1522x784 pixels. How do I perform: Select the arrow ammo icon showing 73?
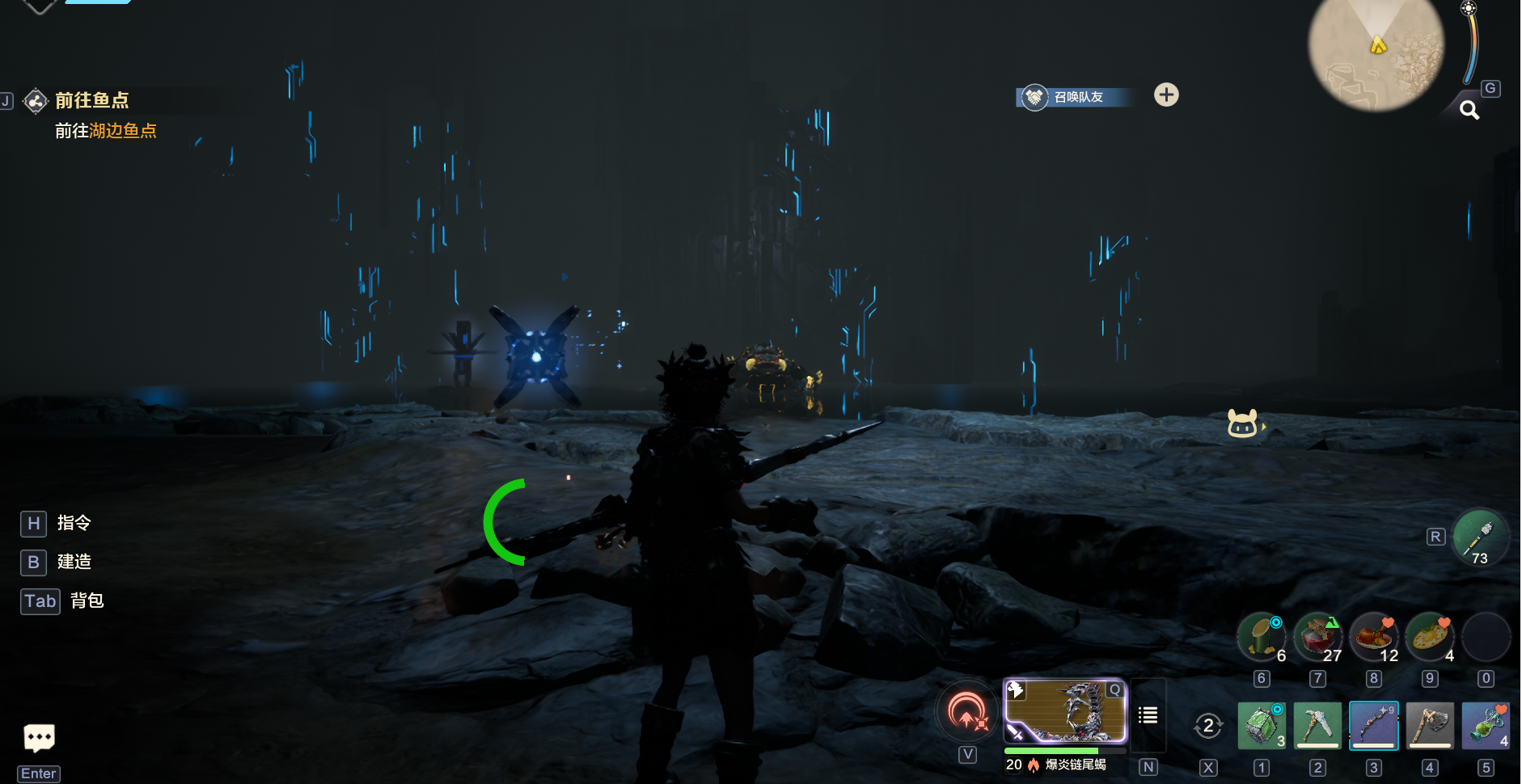[1480, 537]
